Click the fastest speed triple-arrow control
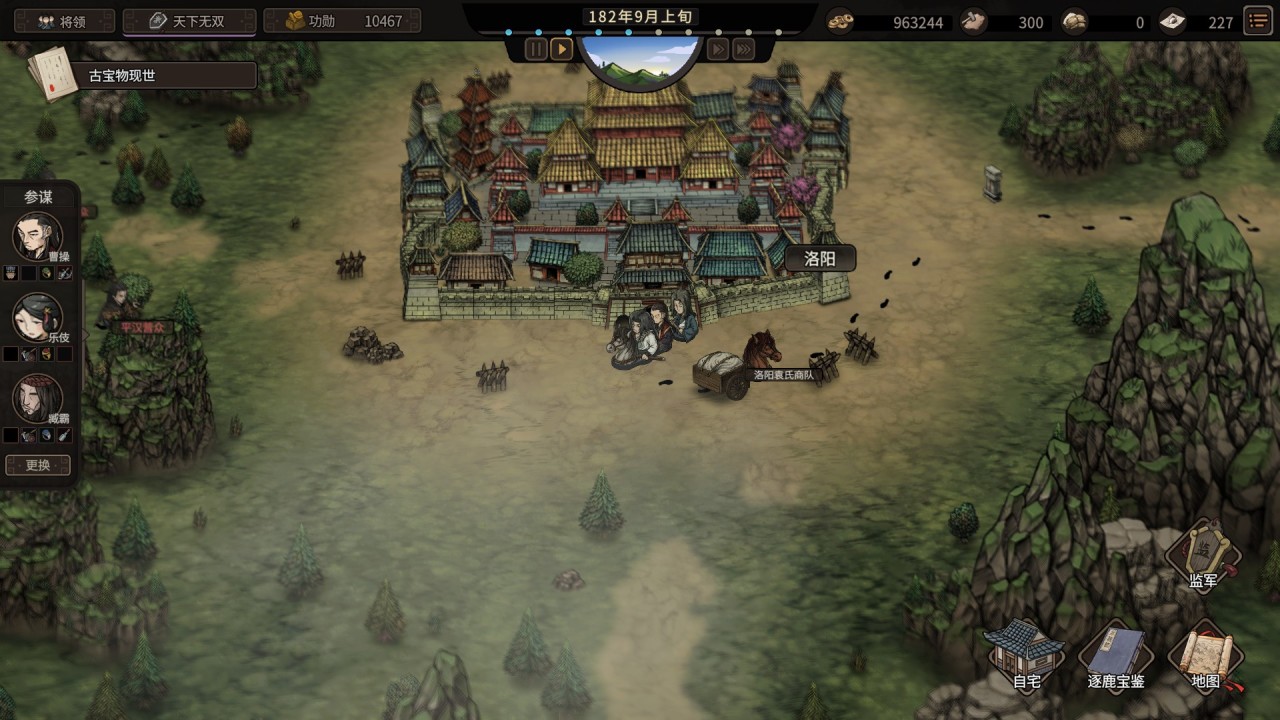 click(x=743, y=48)
